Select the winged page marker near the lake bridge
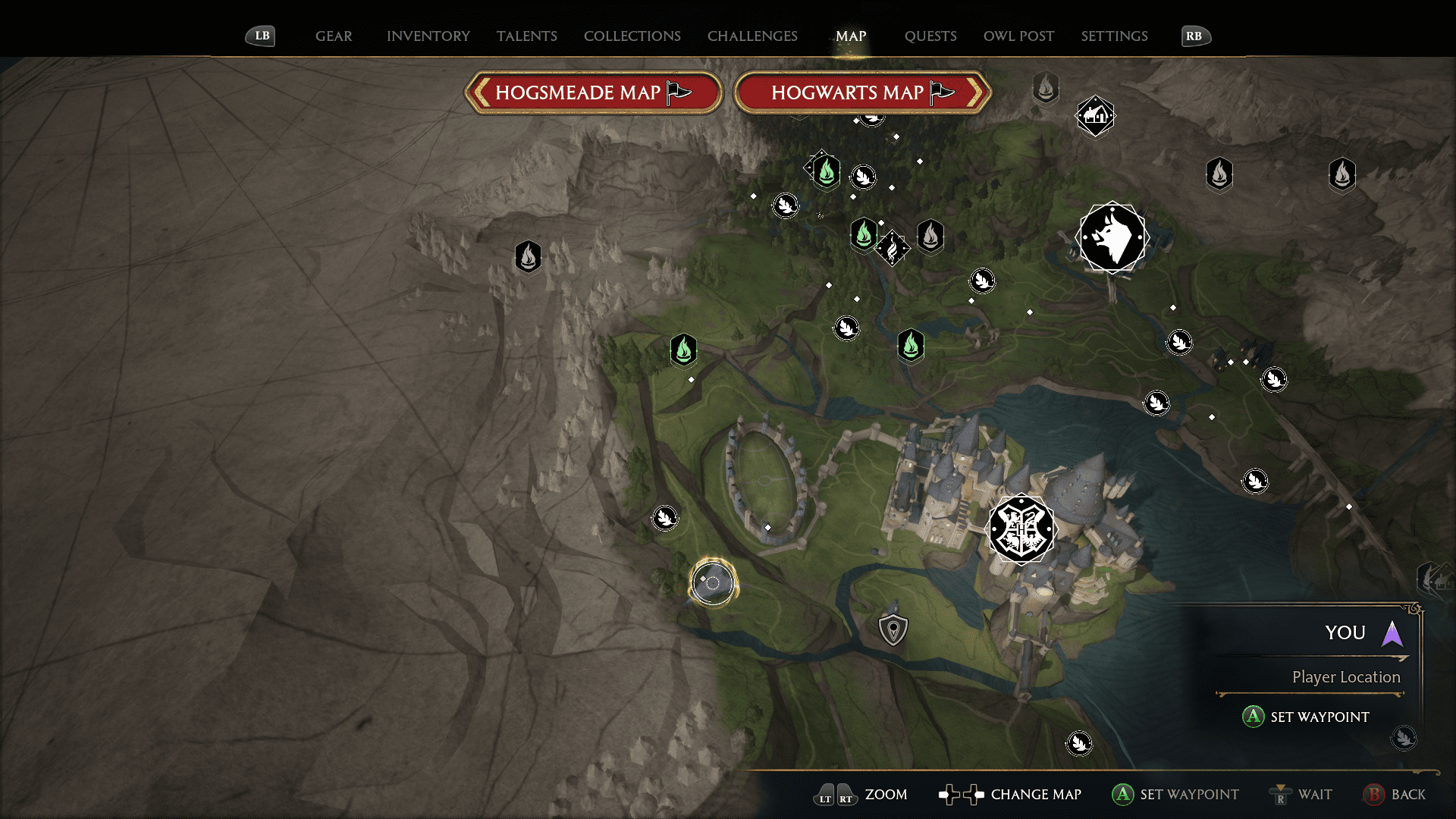The height and width of the screenshot is (819, 1456). pyautogui.click(x=1255, y=481)
